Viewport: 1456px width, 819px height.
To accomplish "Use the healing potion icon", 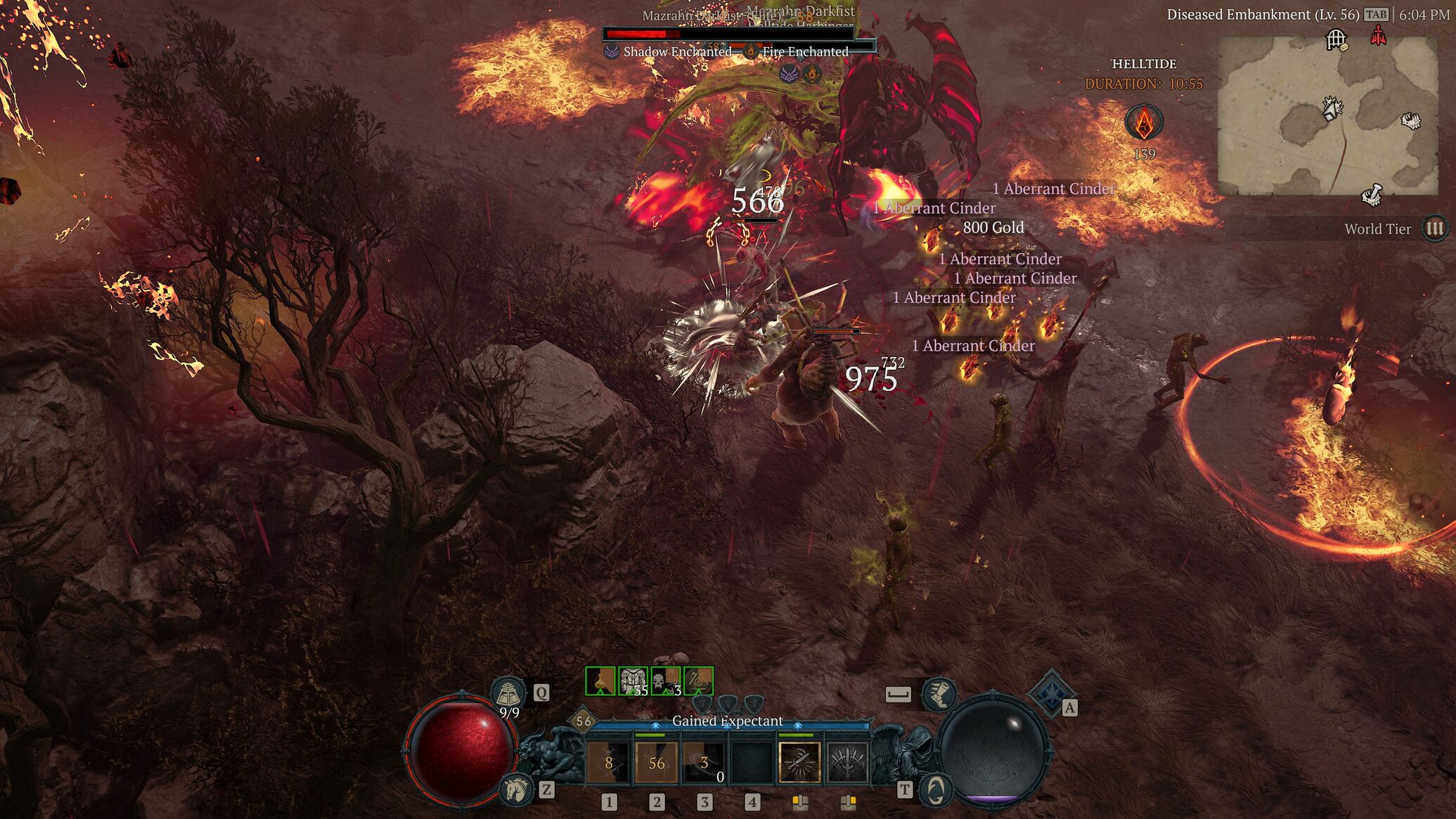I will [x=508, y=693].
